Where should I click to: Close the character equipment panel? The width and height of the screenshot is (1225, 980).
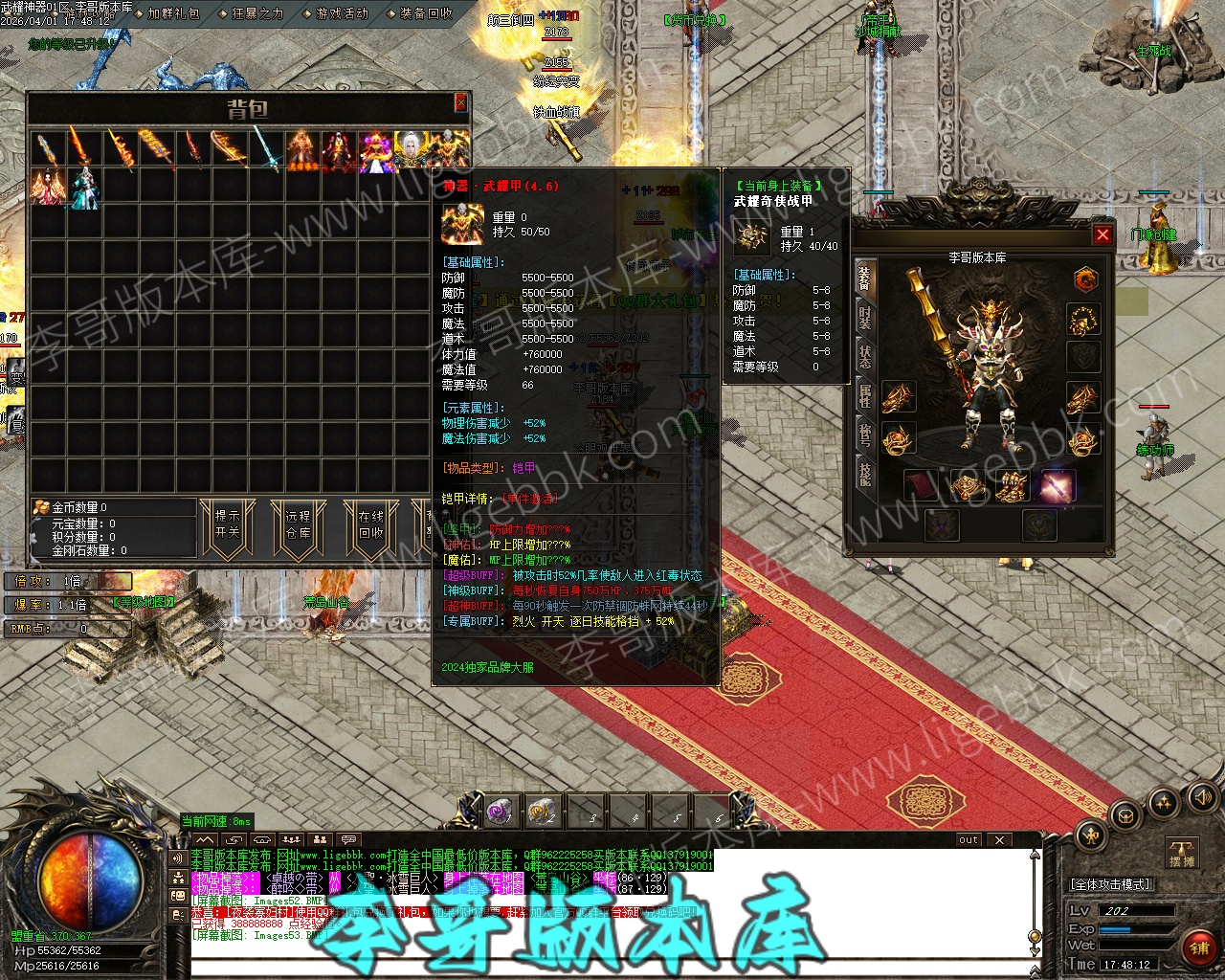pos(1102,234)
